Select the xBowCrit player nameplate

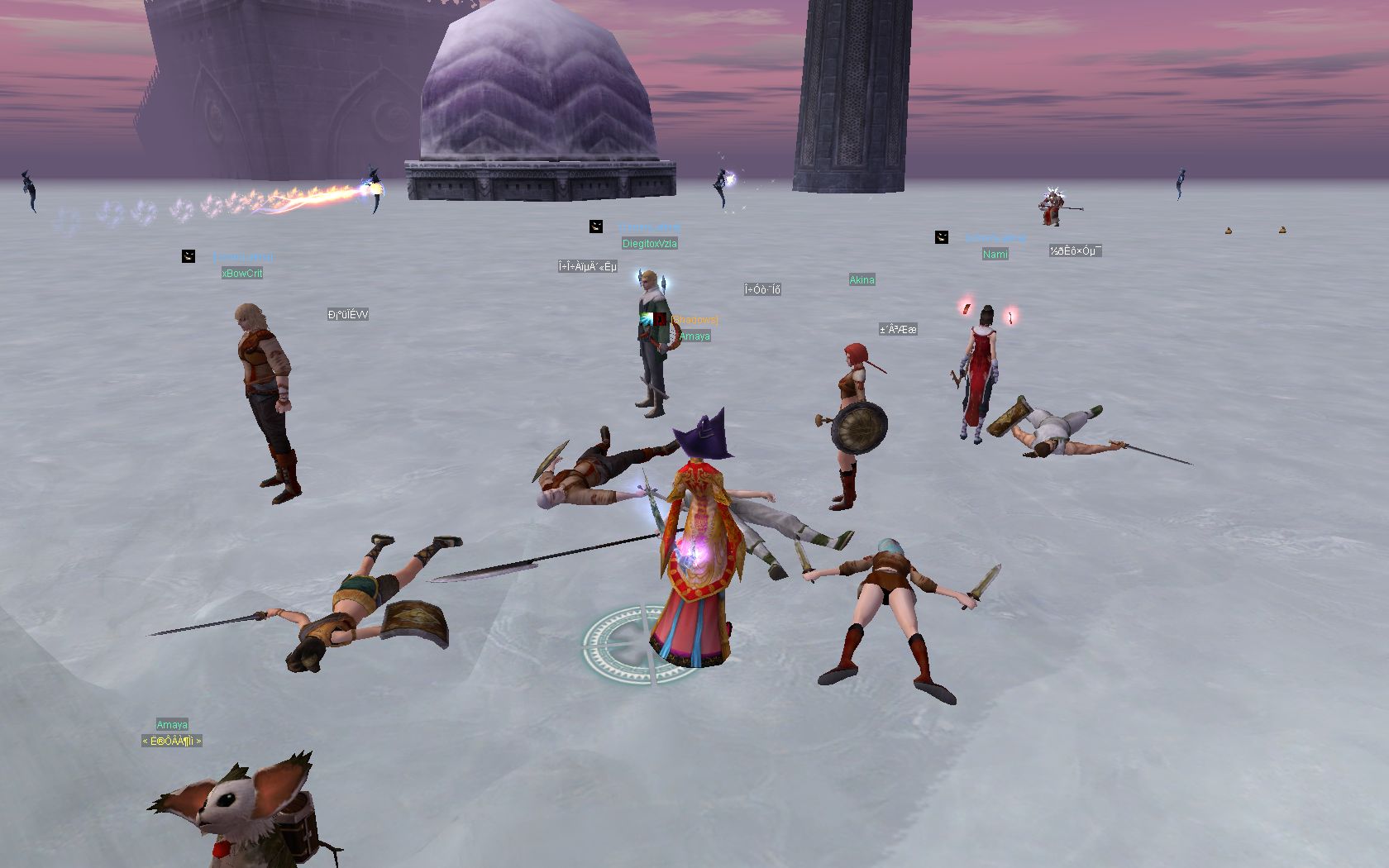(242, 274)
